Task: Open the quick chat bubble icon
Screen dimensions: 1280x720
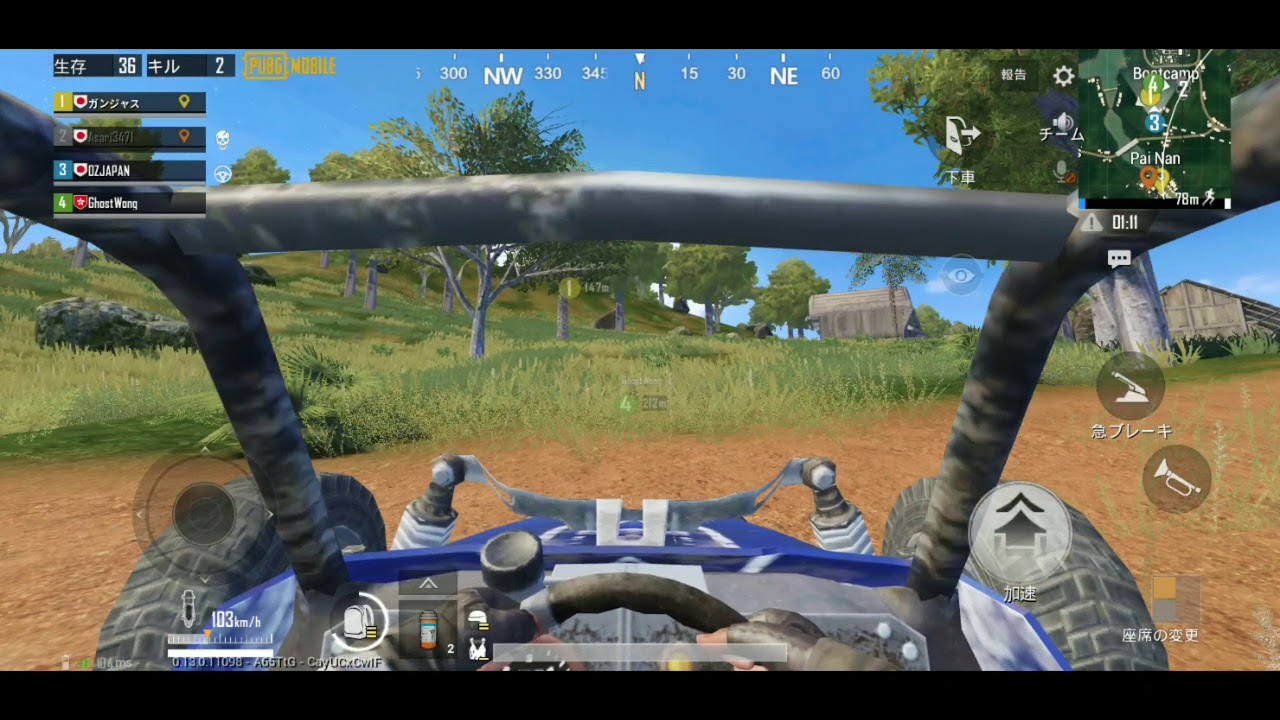Action: click(x=1119, y=258)
